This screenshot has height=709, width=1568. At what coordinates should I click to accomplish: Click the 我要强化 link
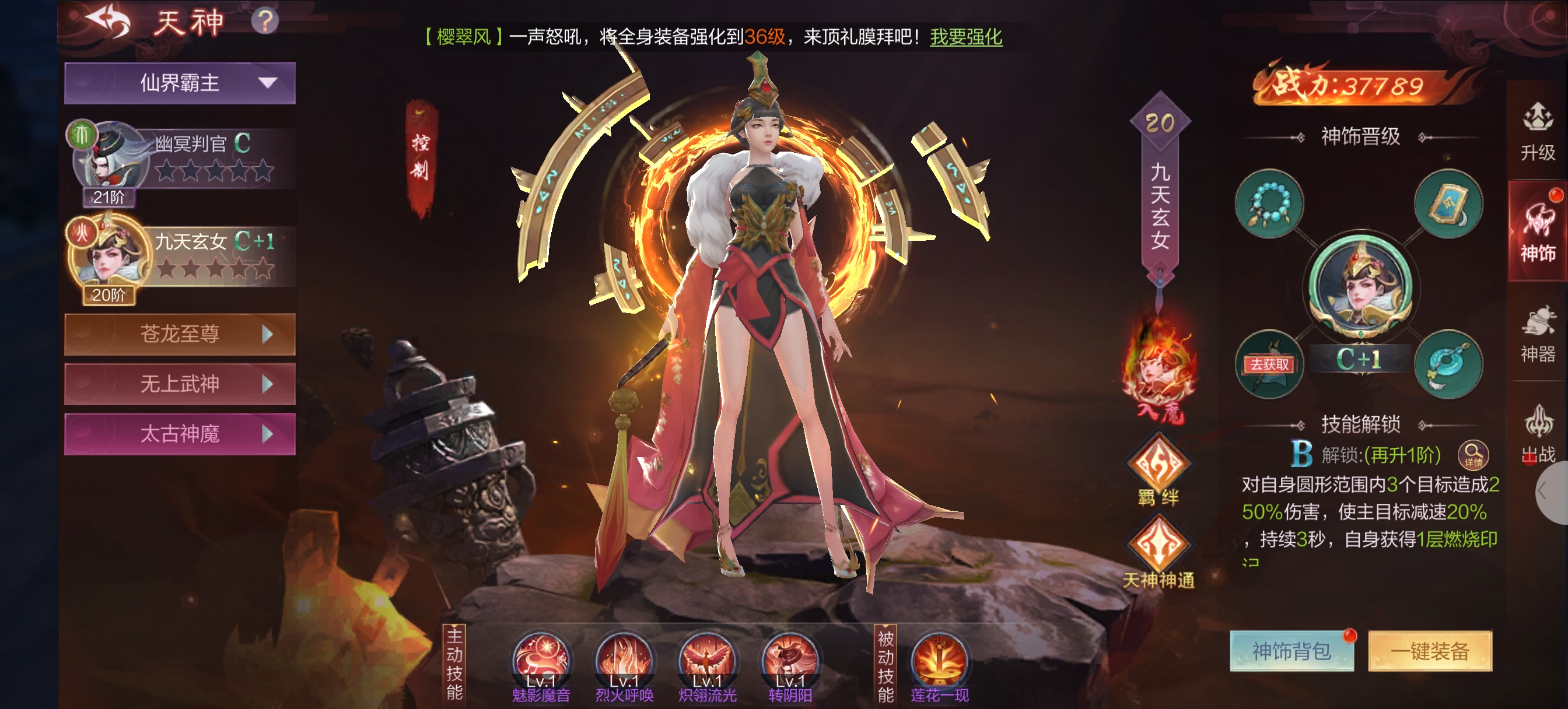pyautogui.click(x=965, y=37)
